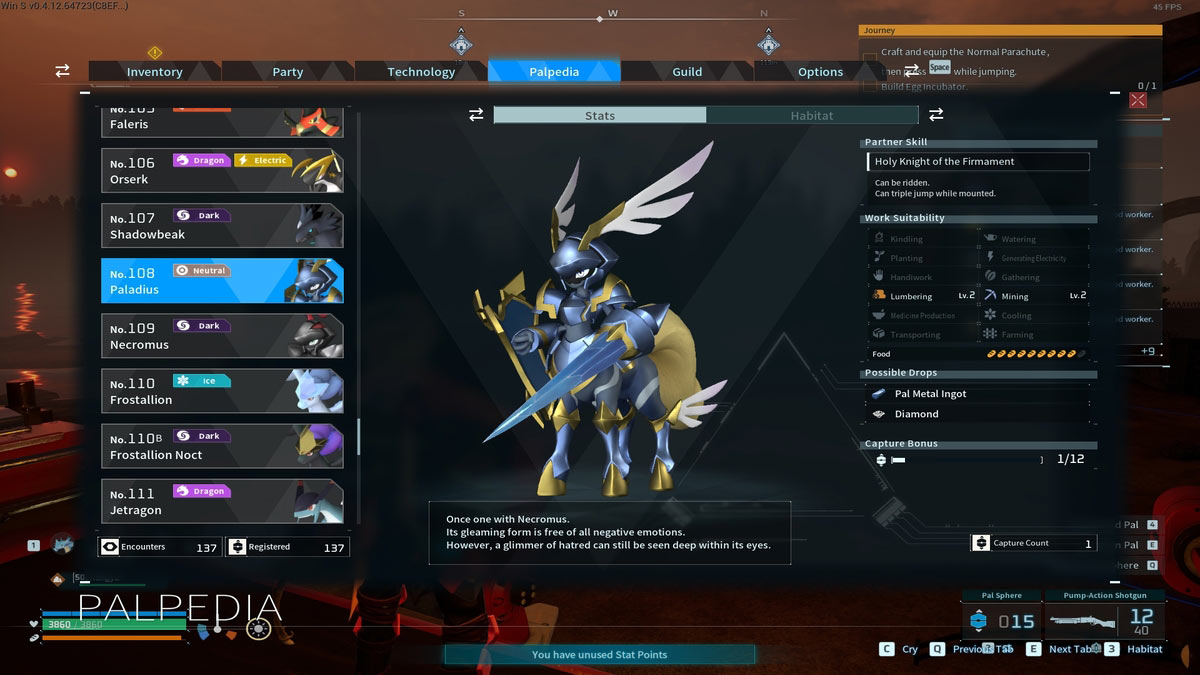Open the Options tab
1200x675 pixels.
[820, 72]
